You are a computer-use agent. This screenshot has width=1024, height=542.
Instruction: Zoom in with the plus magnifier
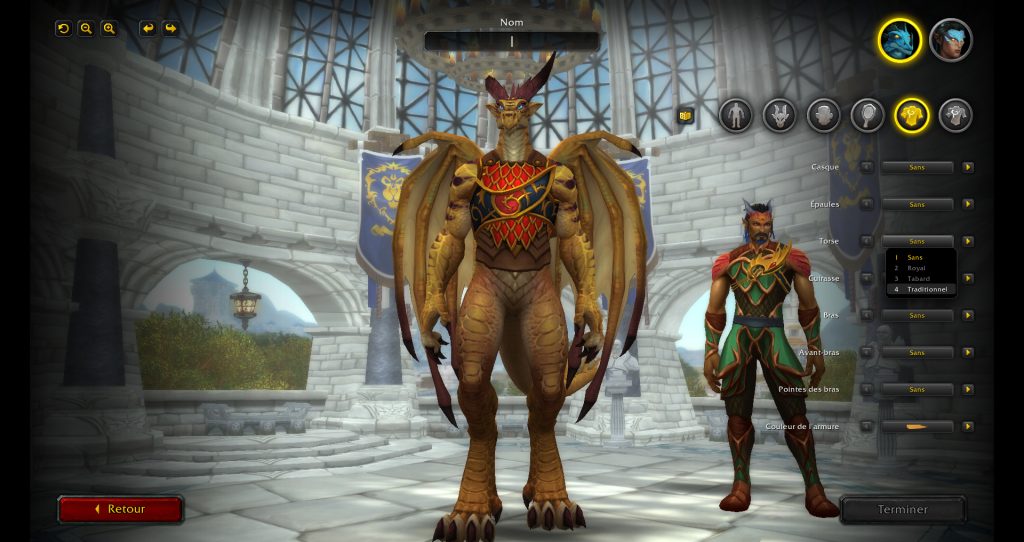pos(109,28)
